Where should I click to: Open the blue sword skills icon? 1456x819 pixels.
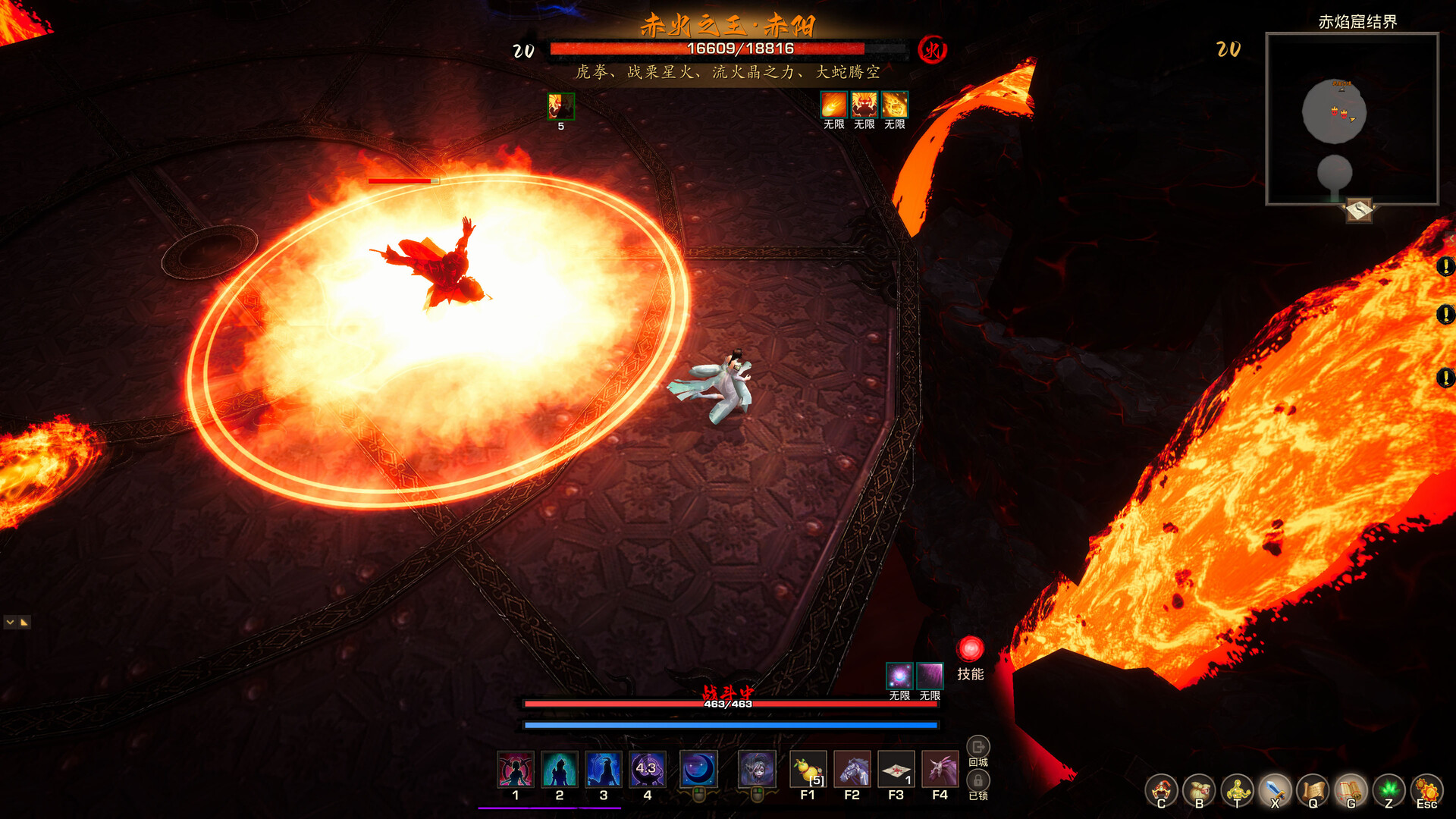coord(1275,791)
